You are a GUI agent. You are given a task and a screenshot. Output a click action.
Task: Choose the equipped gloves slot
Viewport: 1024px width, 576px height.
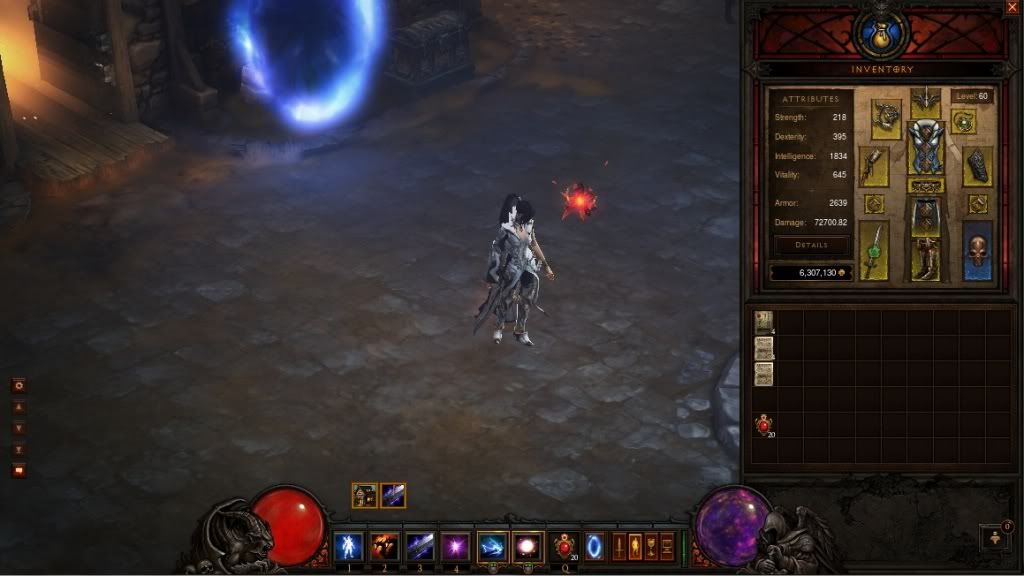874,166
